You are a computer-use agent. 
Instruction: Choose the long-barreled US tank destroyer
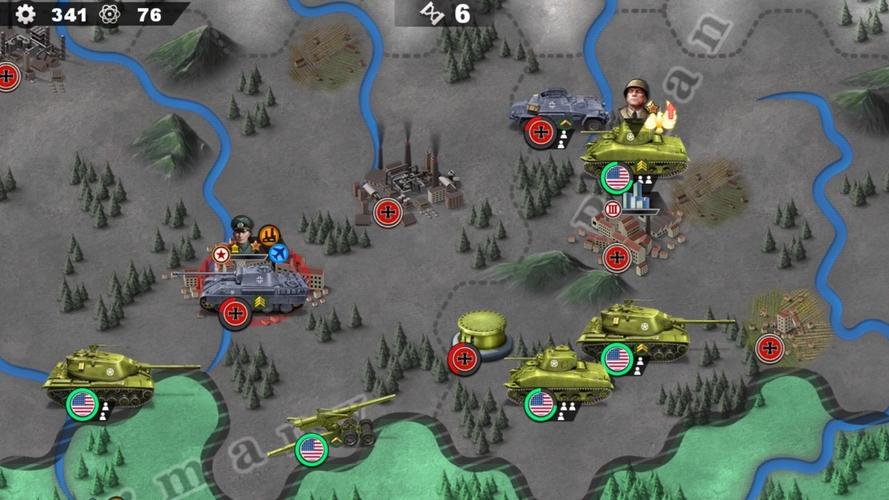pyautogui.click(x=638, y=330)
